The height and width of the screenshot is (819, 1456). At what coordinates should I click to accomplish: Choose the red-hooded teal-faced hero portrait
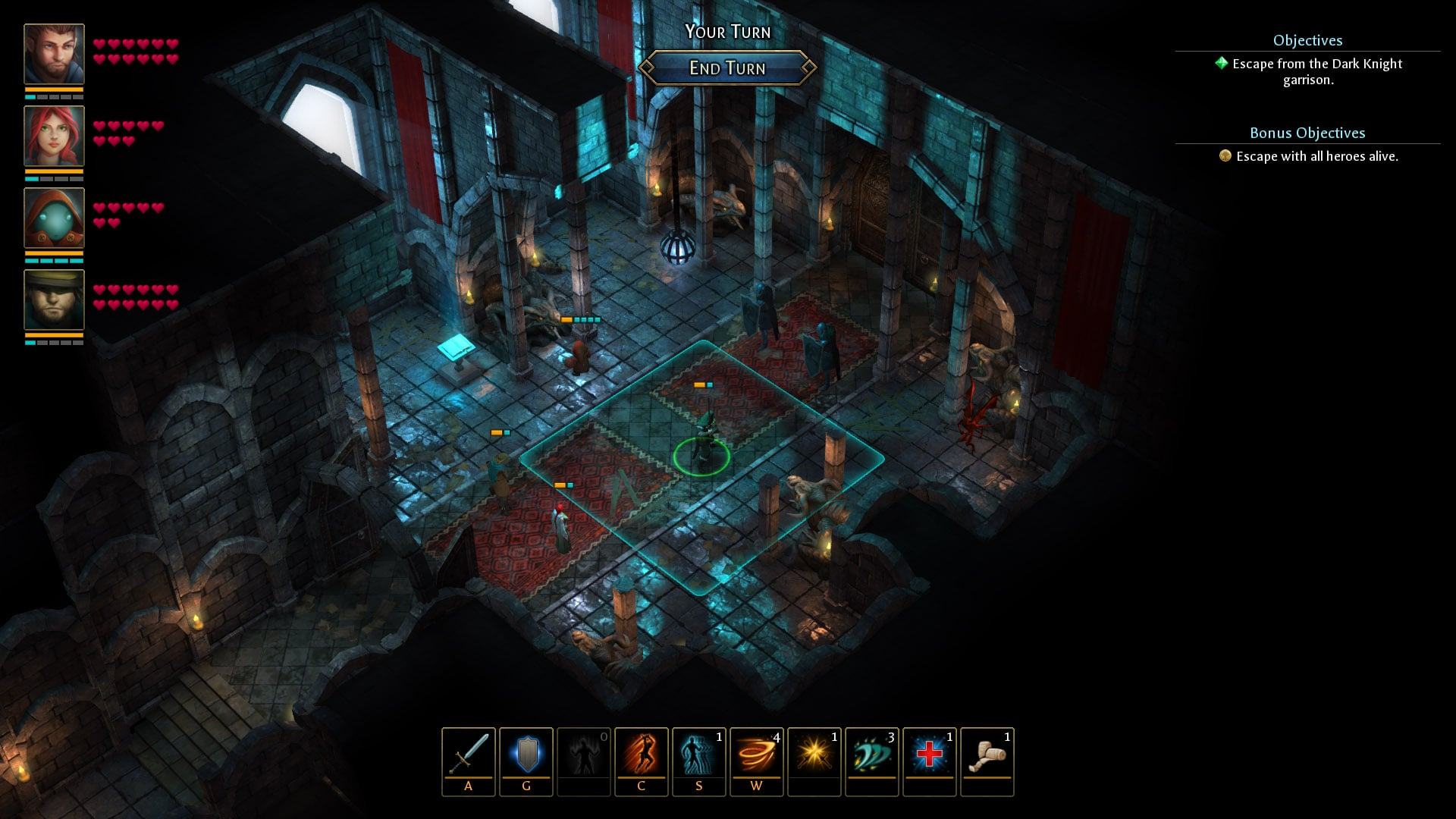point(54,218)
